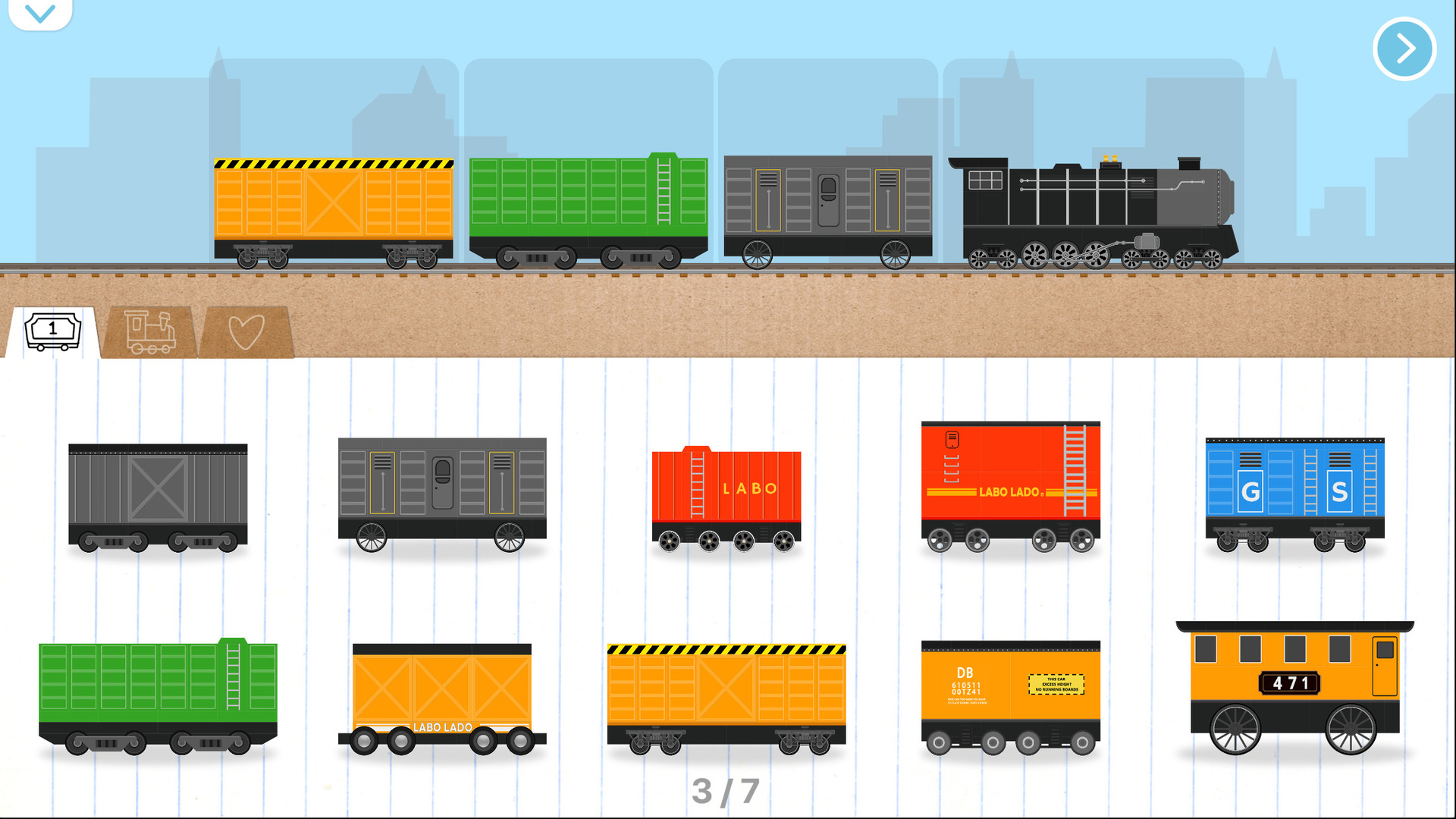Screen dimensions: 1456x819
Task: Advance to the next page of cars
Action: pos(1404,48)
